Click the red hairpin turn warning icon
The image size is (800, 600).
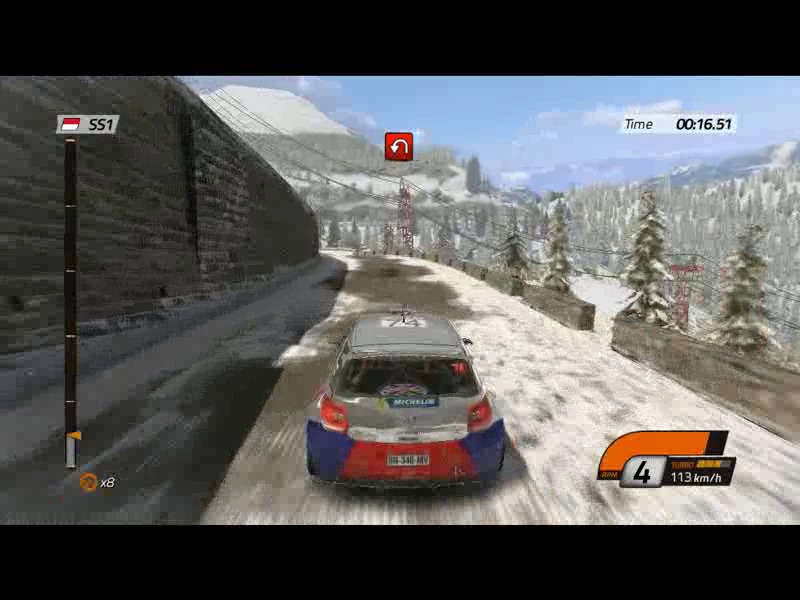tap(399, 147)
